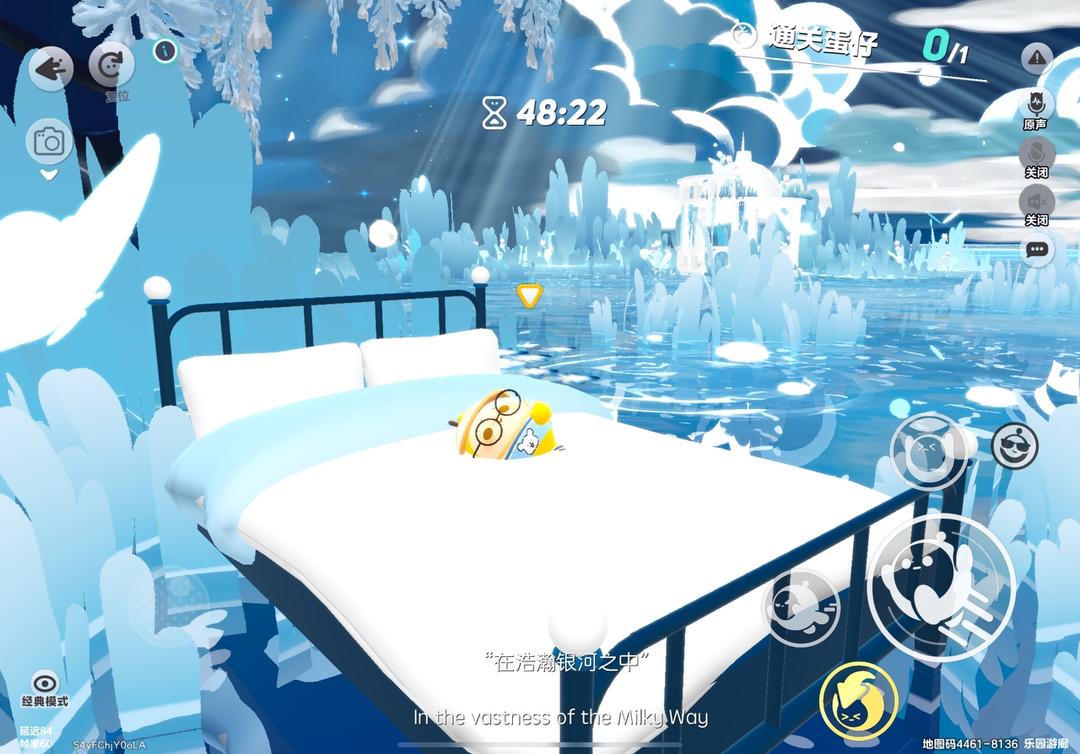Select the 原声 voice changer button

(x=1036, y=104)
